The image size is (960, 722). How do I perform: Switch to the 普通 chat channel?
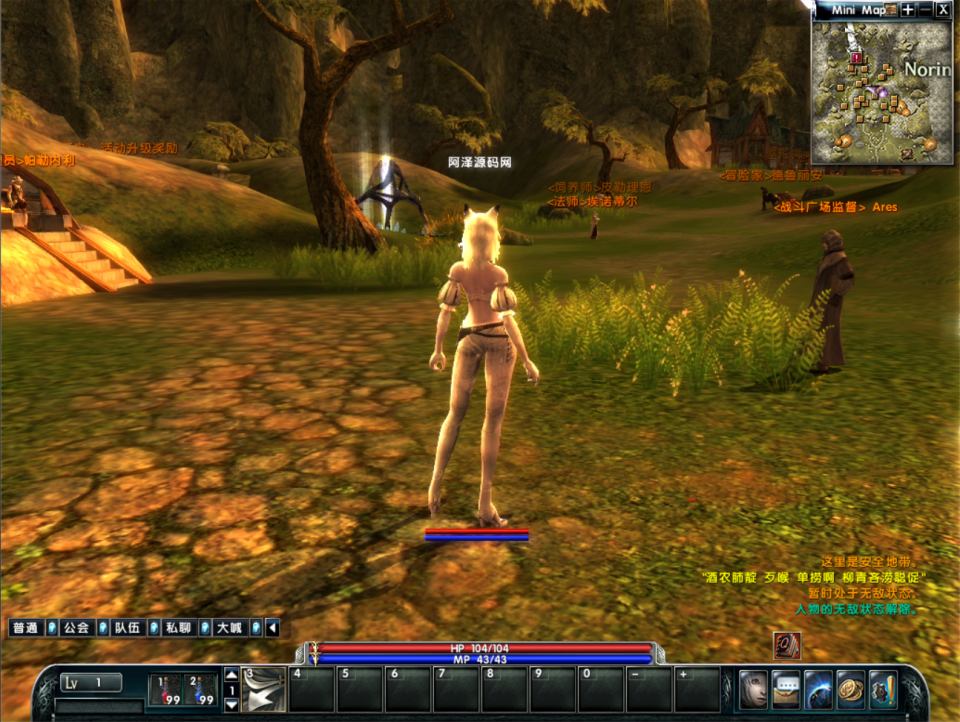(x=25, y=628)
